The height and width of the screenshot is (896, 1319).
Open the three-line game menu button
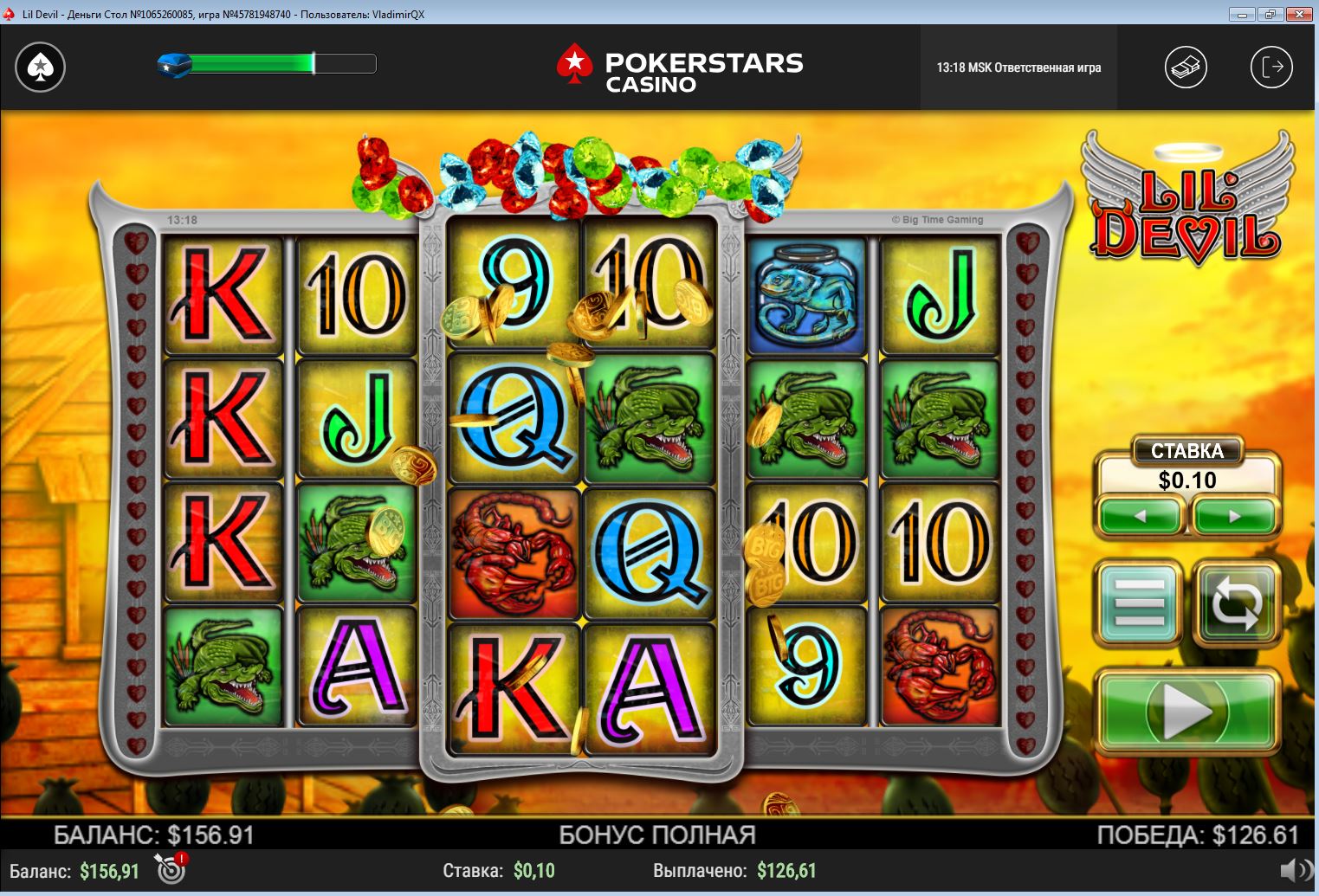pyautogui.click(x=1140, y=603)
